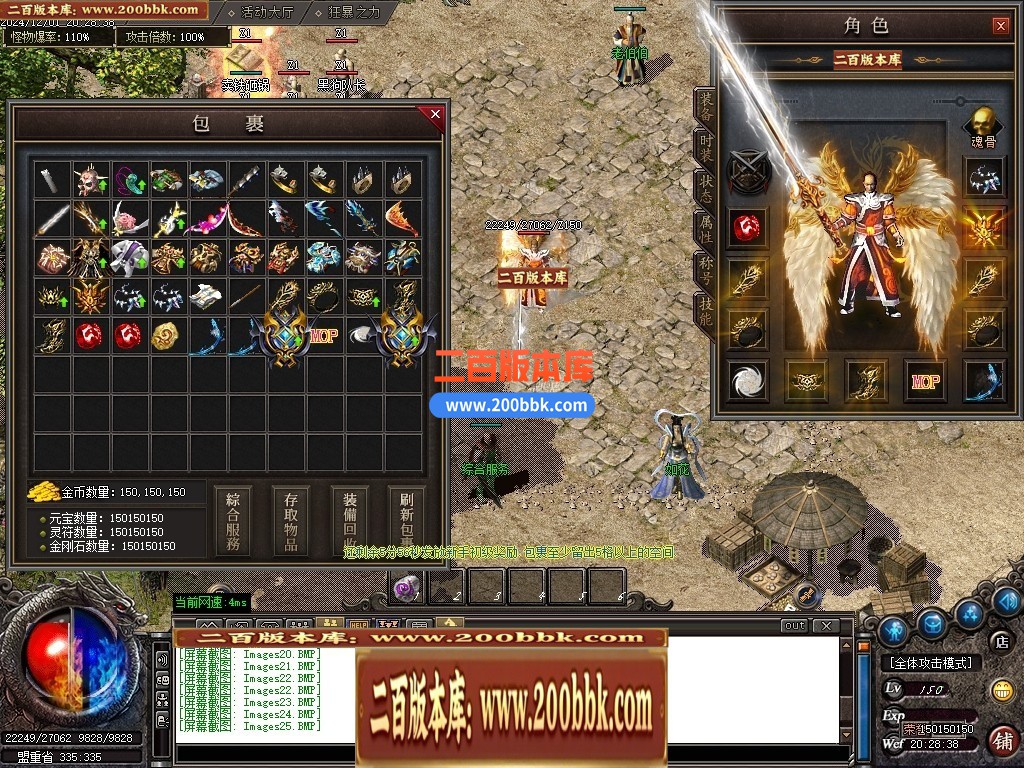
Task: Open 綜合服務 general services
Action: click(233, 520)
